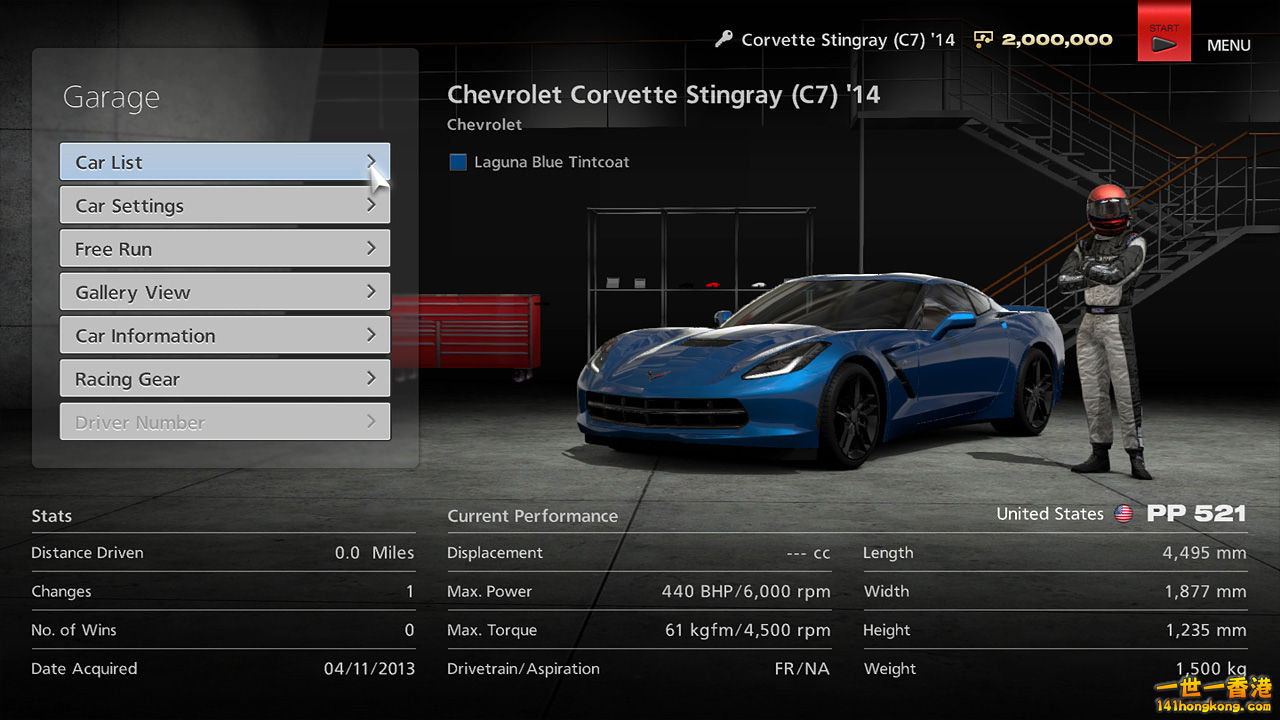This screenshot has height=720, width=1280.
Task: Open the MENU option in the top corner
Action: [x=1229, y=45]
